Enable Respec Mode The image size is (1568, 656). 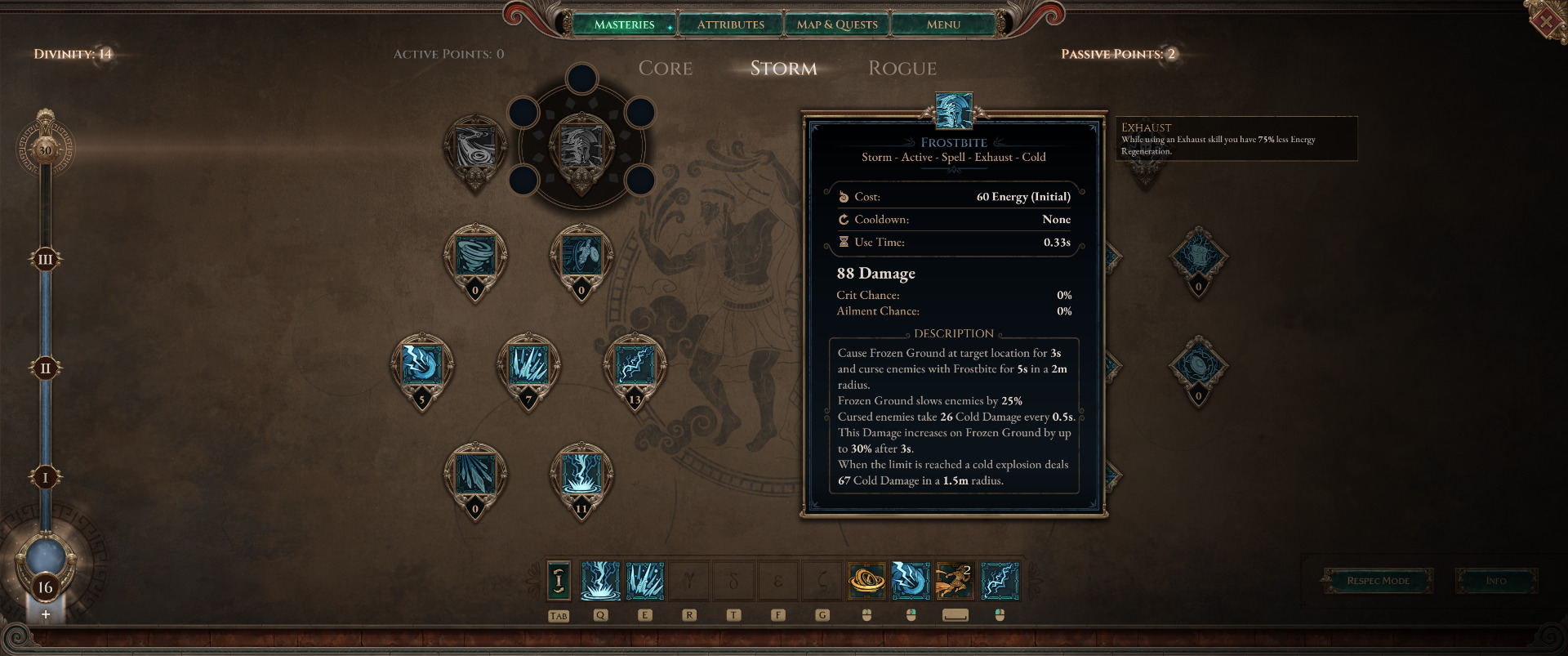[1378, 581]
